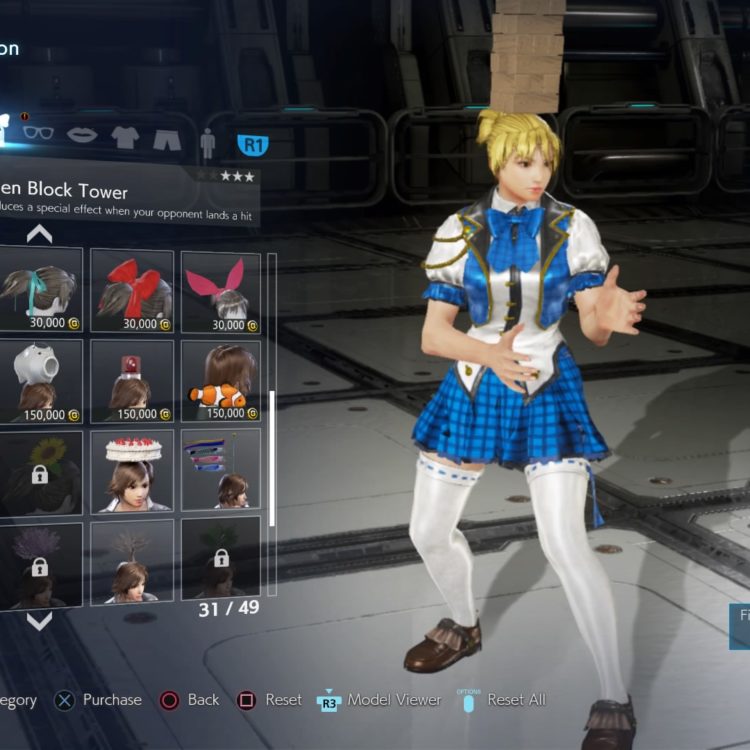The height and width of the screenshot is (750, 750).
Task: Click the locked purple plant item
Action: tap(40, 562)
